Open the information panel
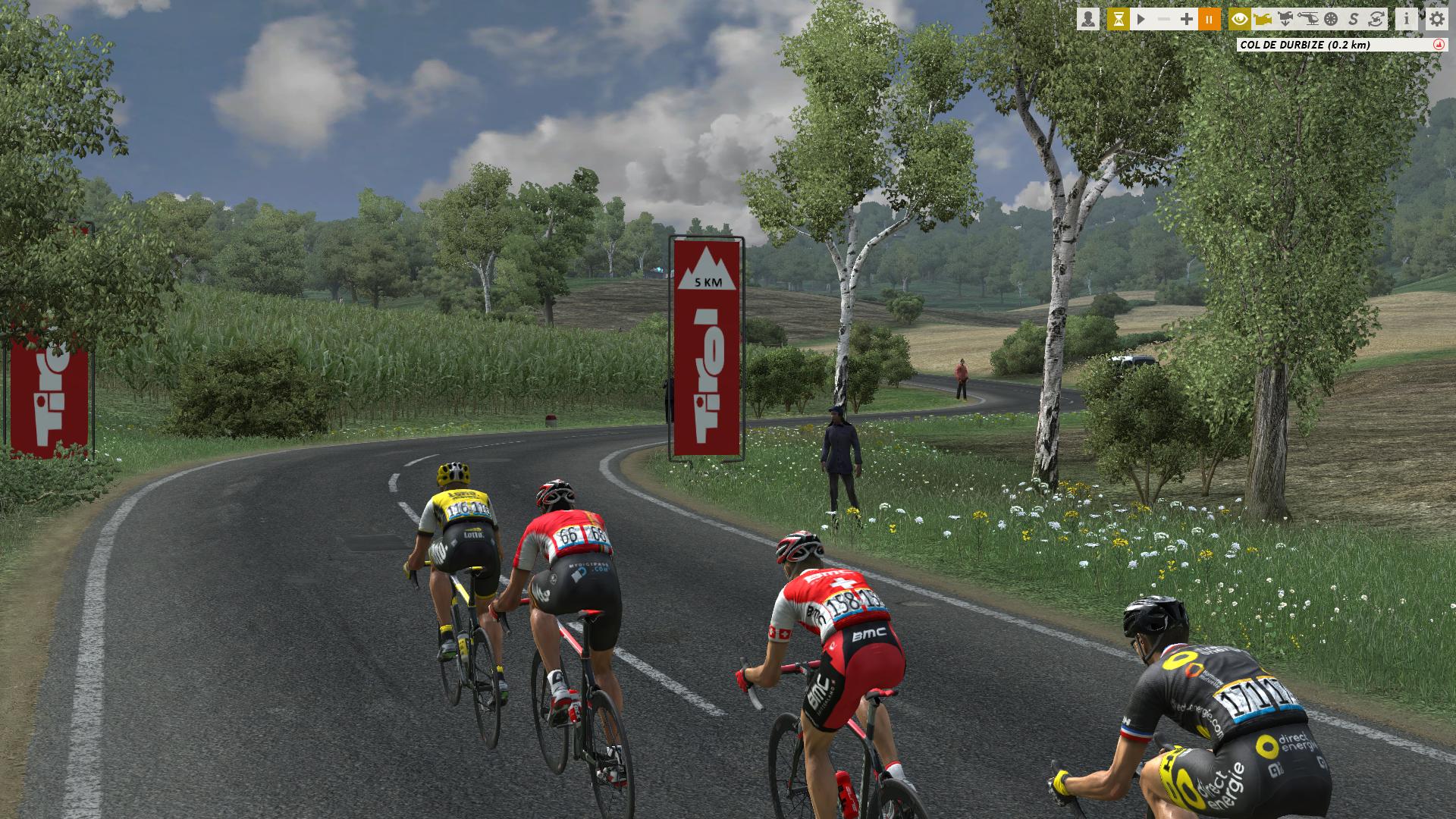Viewport: 1456px width, 819px height. point(1407,19)
